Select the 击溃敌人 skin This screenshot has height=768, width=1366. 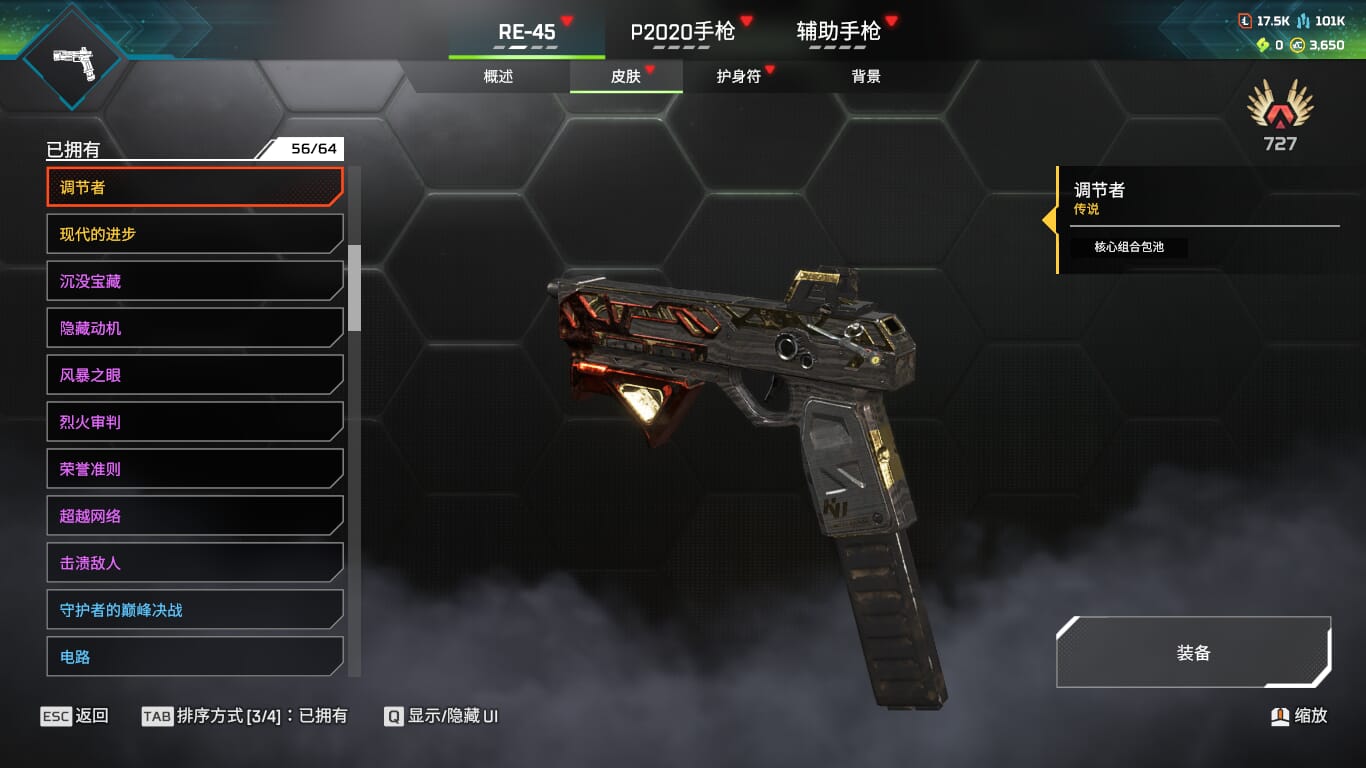[x=195, y=563]
